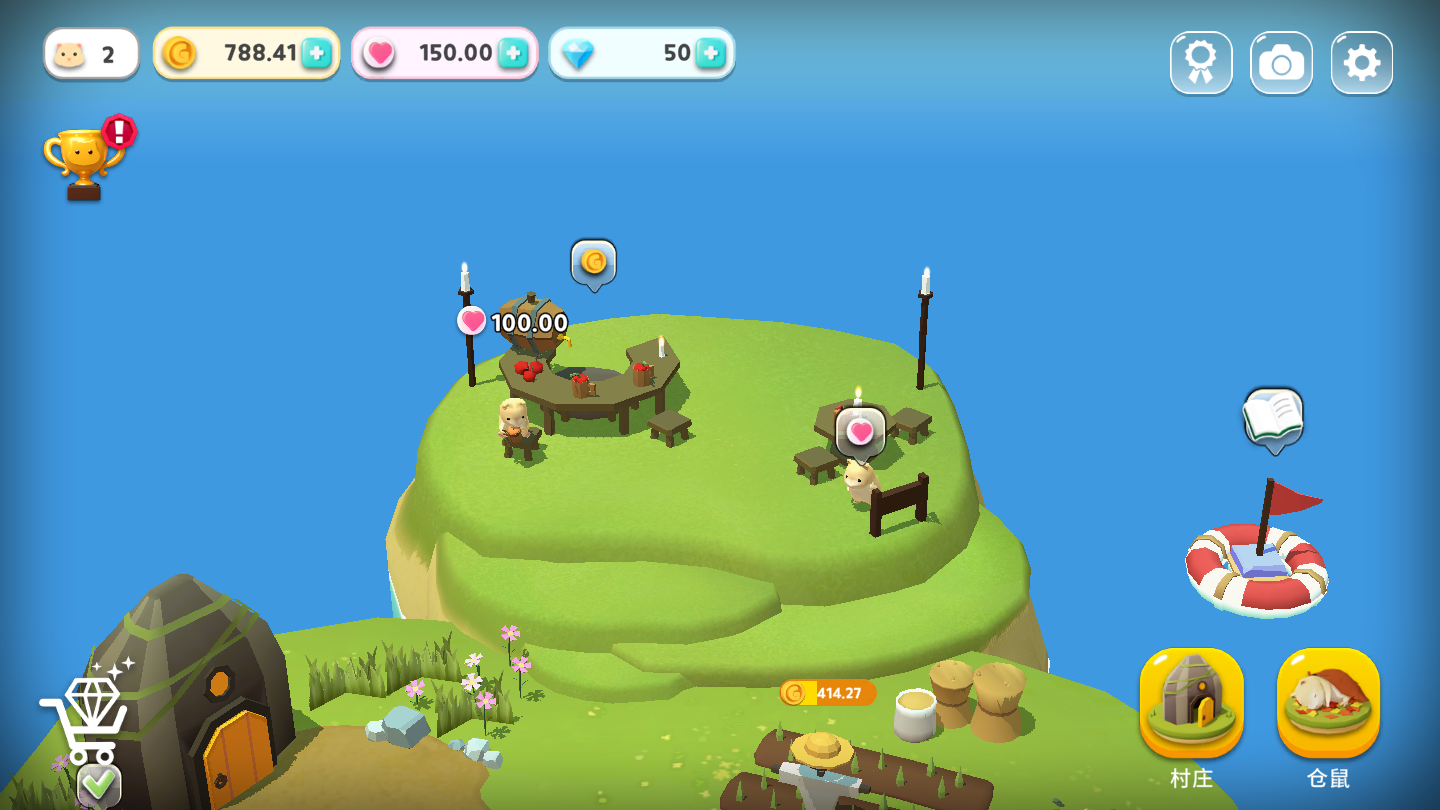Buy more diamonds with plus button

[x=710, y=53]
